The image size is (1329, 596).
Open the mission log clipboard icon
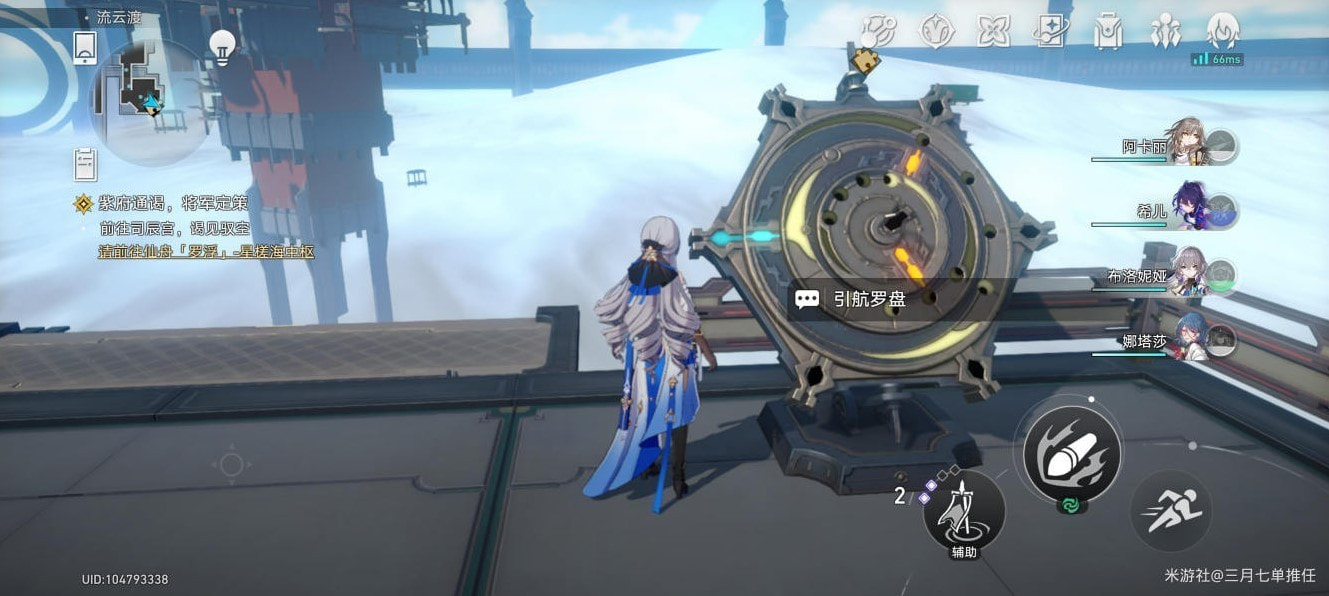coord(86,164)
